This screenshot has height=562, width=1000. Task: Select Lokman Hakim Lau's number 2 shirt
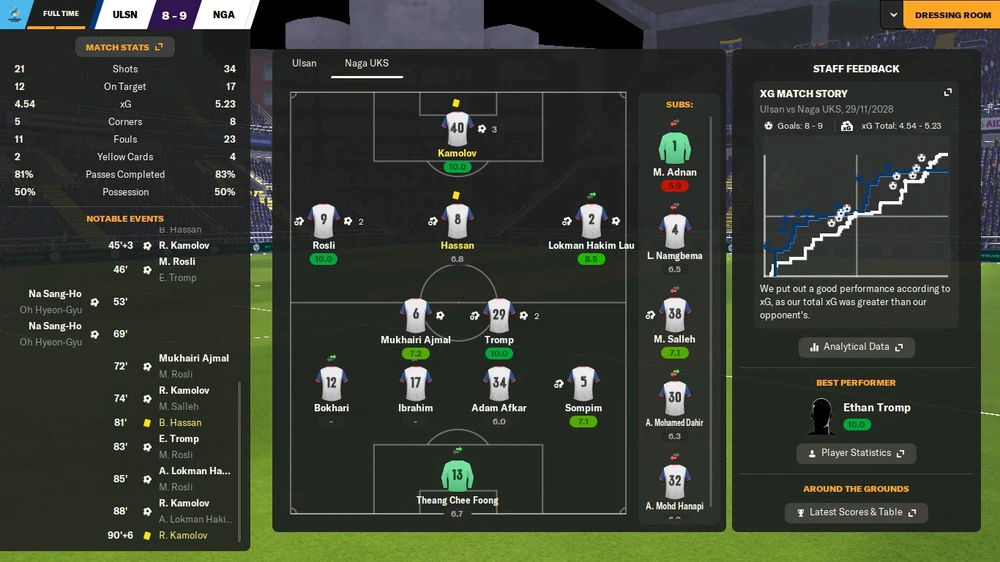click(x=591, y=221)
